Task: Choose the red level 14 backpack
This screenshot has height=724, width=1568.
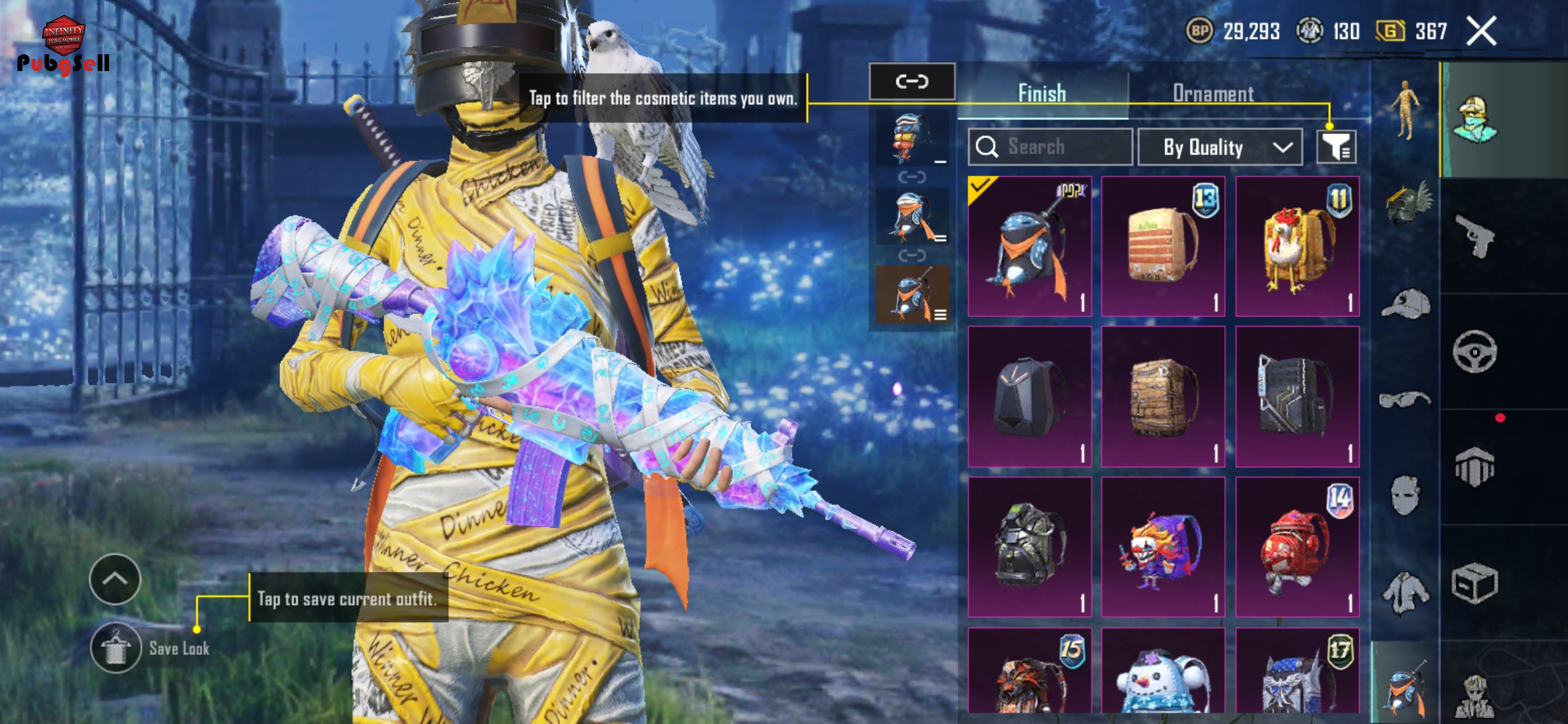Action: pos(1297,547)
